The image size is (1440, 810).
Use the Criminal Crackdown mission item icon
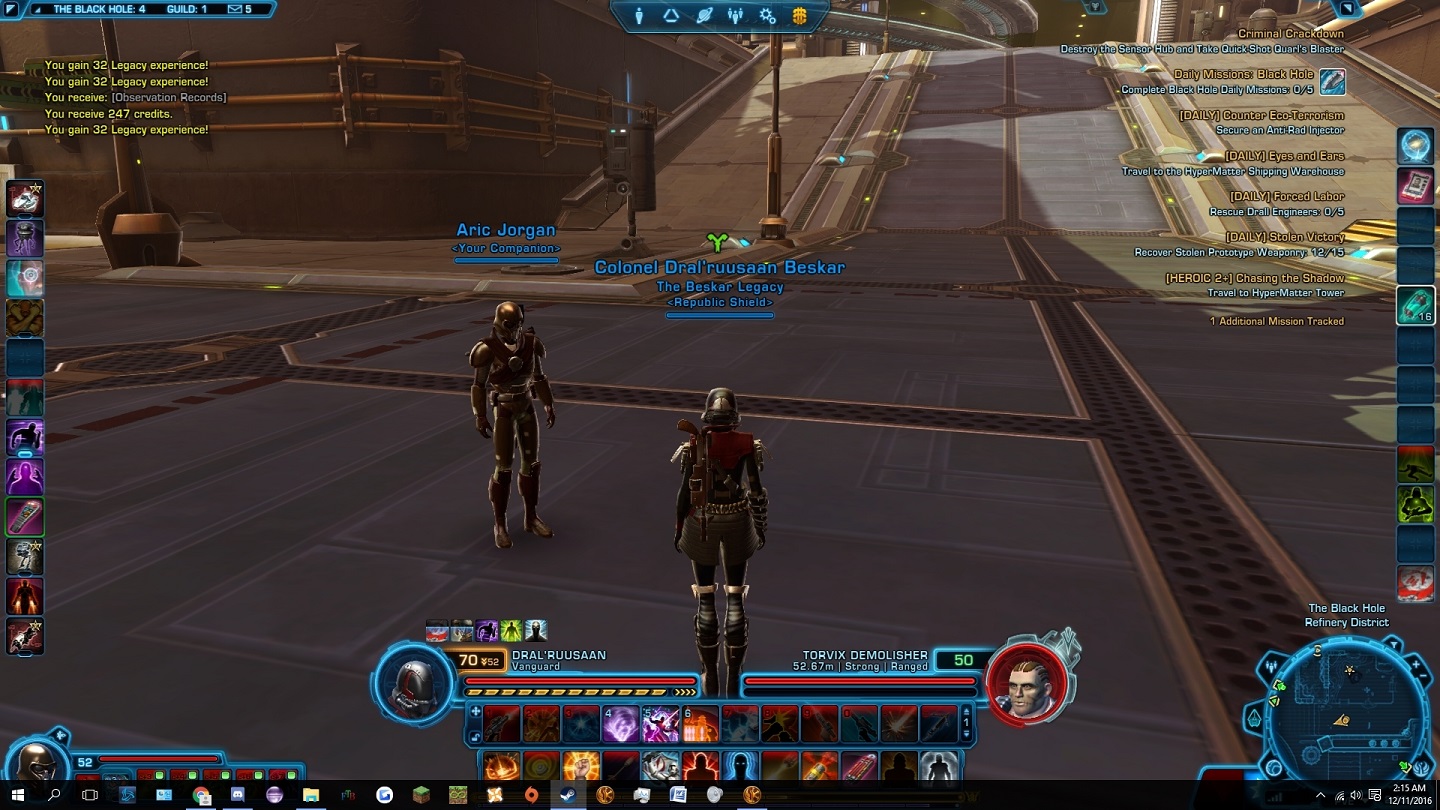1332,82
